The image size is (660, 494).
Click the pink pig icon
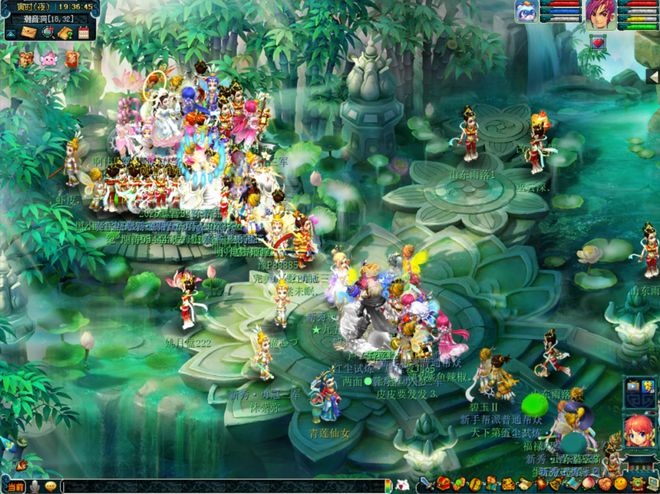[49, 59]
